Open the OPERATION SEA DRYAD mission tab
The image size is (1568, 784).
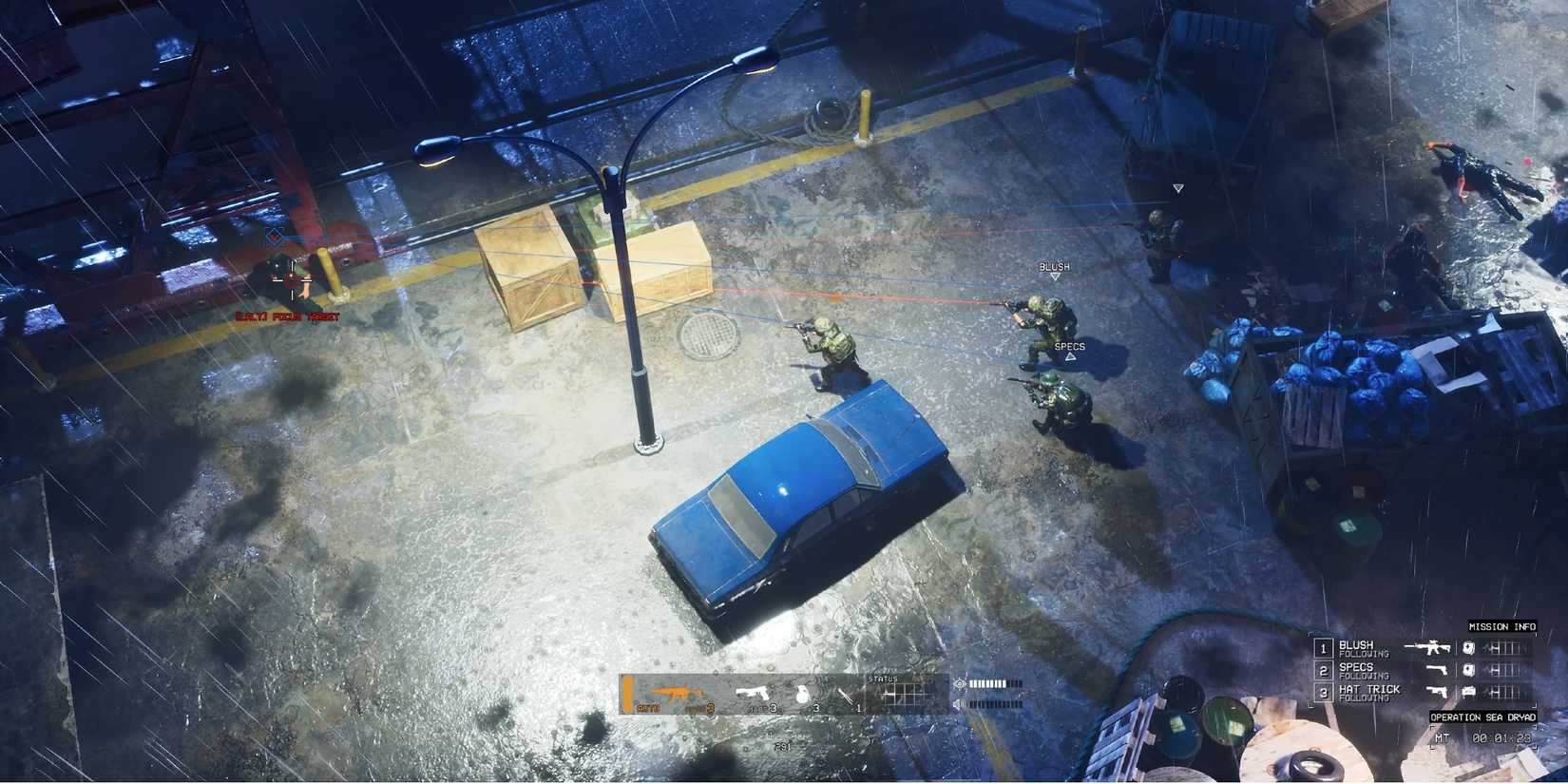[1483, 717]
